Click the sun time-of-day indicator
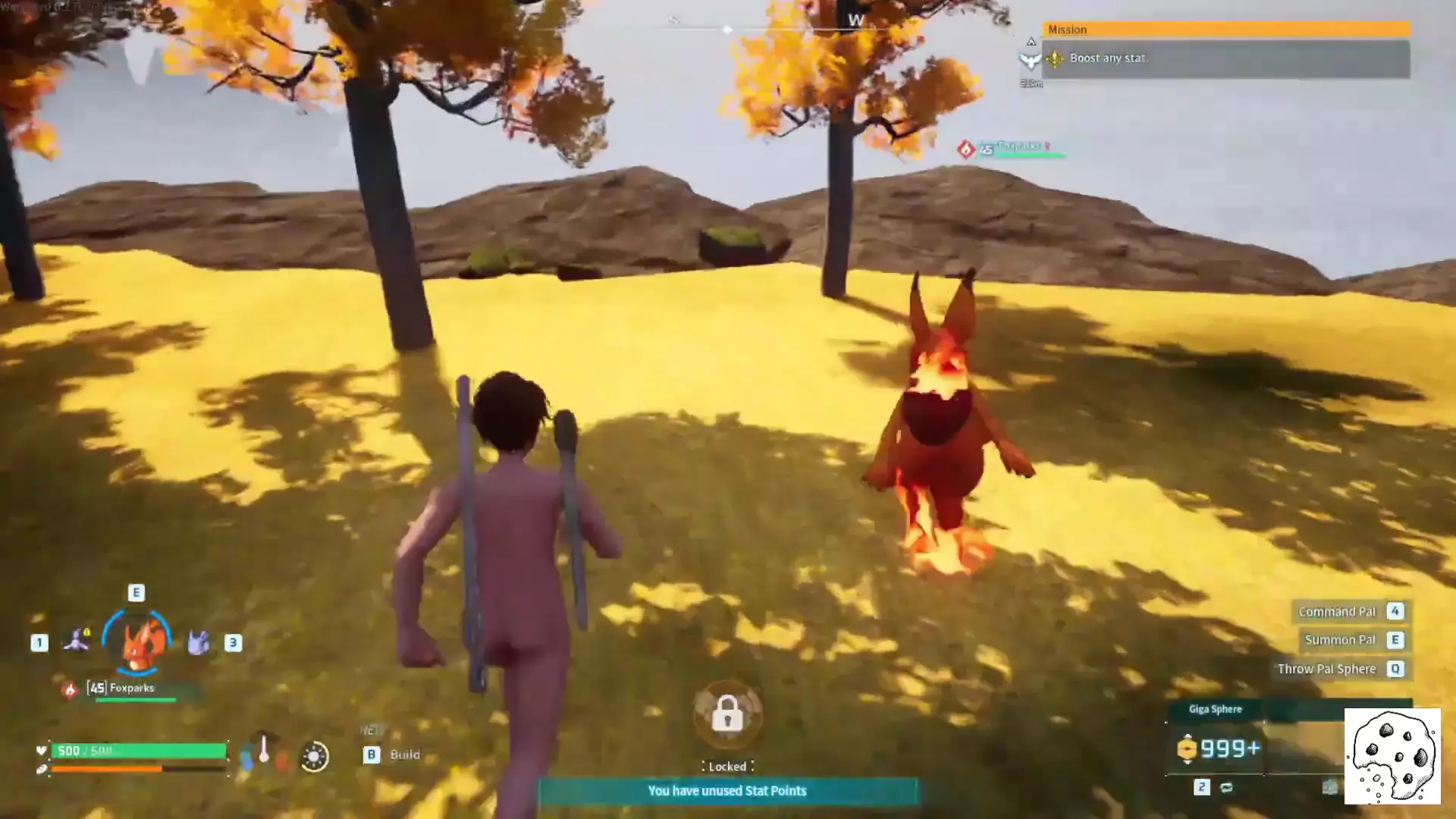Image resolution: width=1456 pixels, height=819 pixels. [x=314, y=756]
